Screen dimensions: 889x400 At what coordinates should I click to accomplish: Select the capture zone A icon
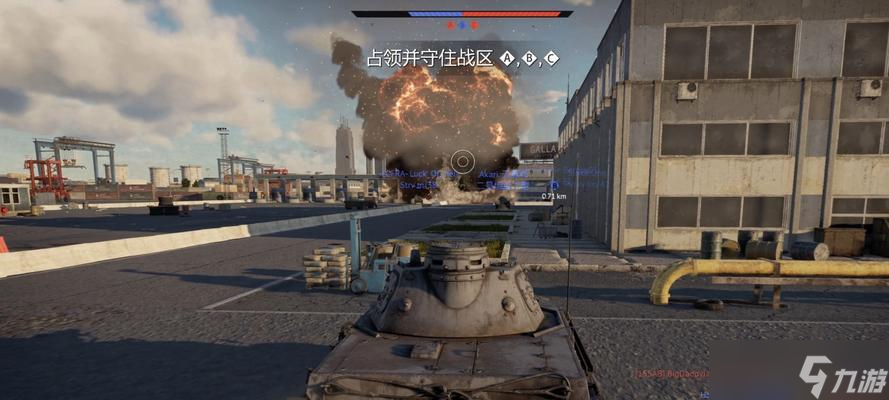507,58
